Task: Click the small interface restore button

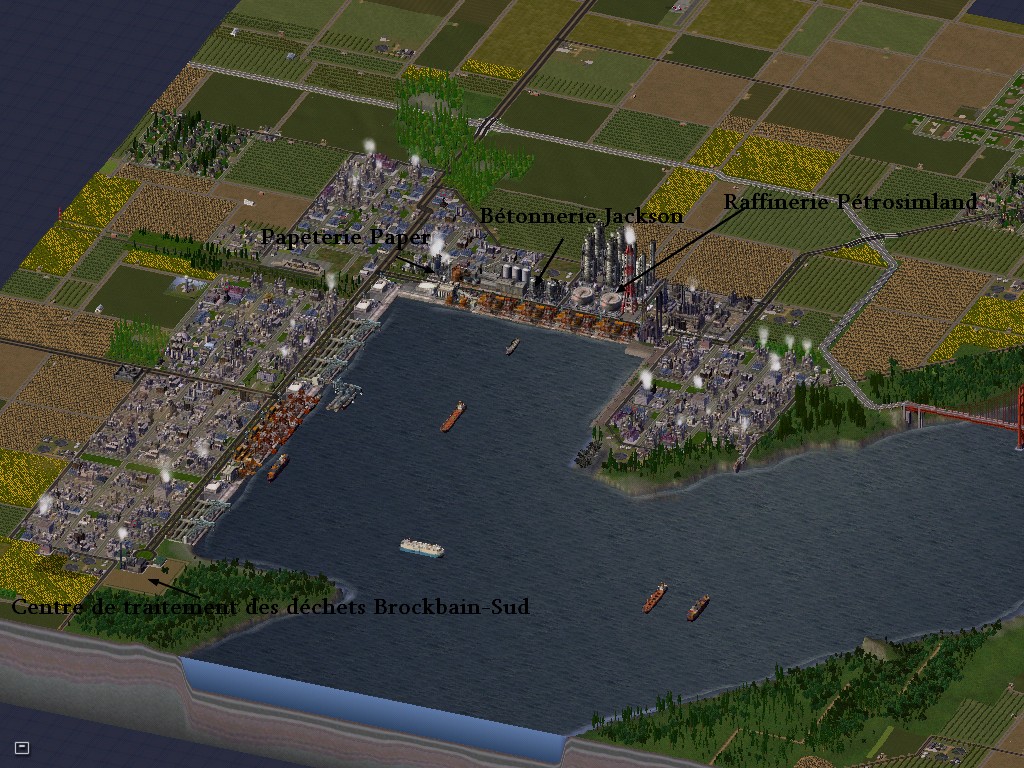Action: pyautogui.click(x=22, y=747)
